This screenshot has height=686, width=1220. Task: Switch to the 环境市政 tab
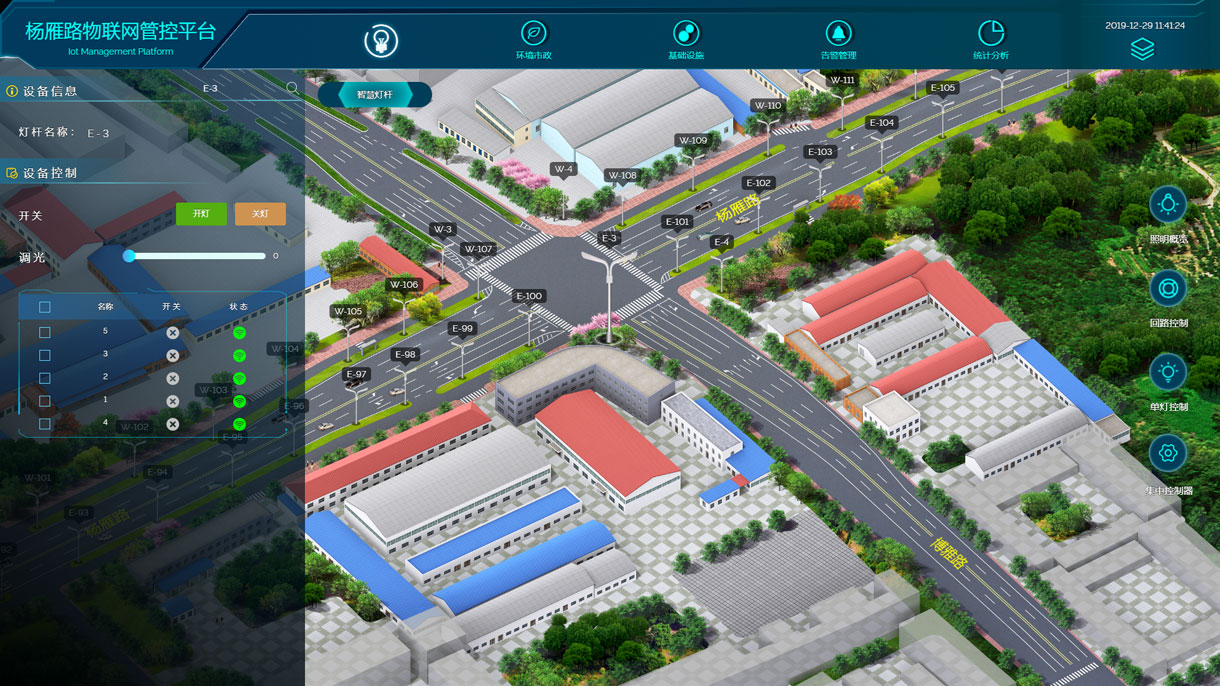[x=533, y=38]
